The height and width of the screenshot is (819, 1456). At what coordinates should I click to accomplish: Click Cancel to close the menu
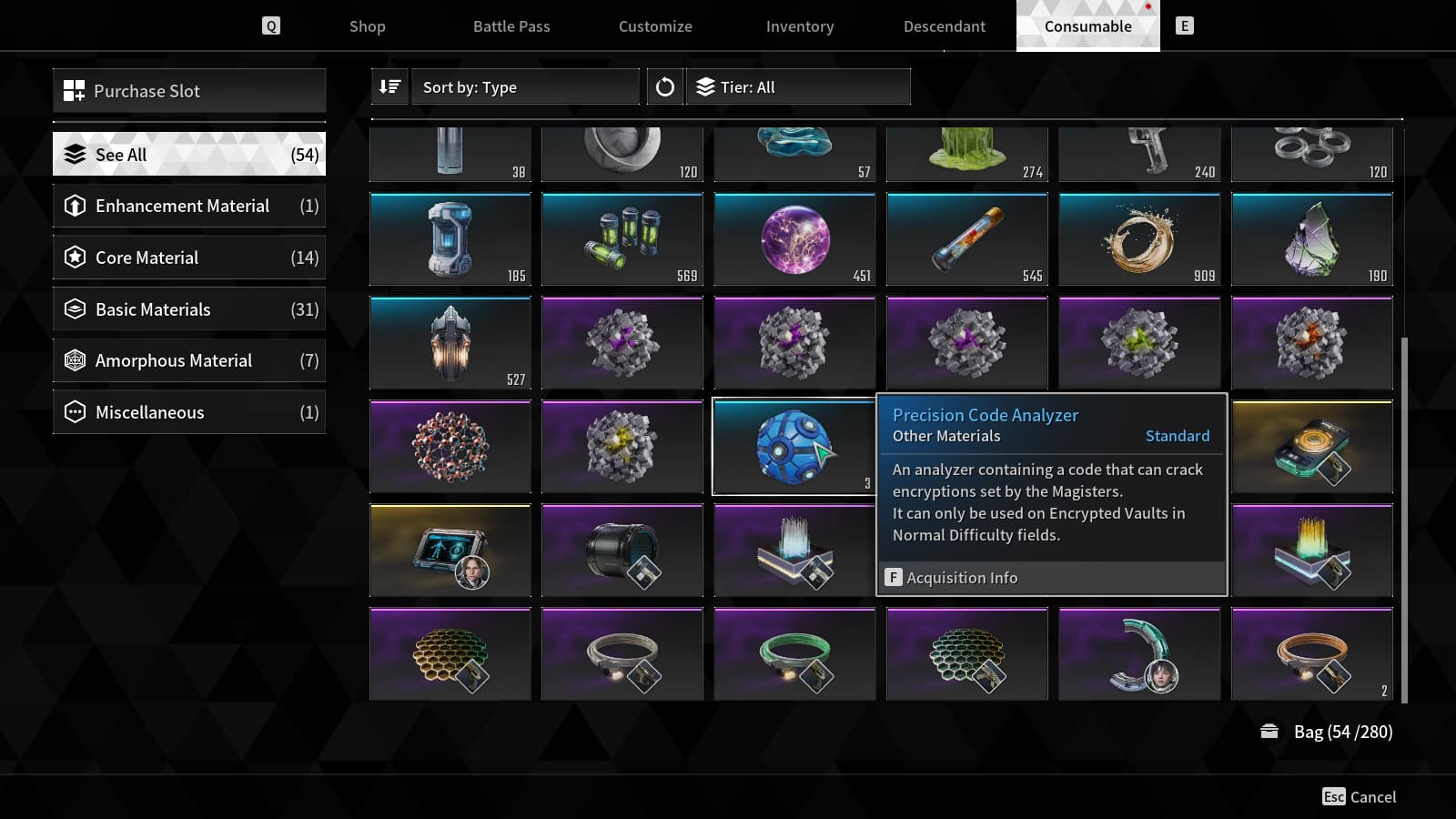1360,797
